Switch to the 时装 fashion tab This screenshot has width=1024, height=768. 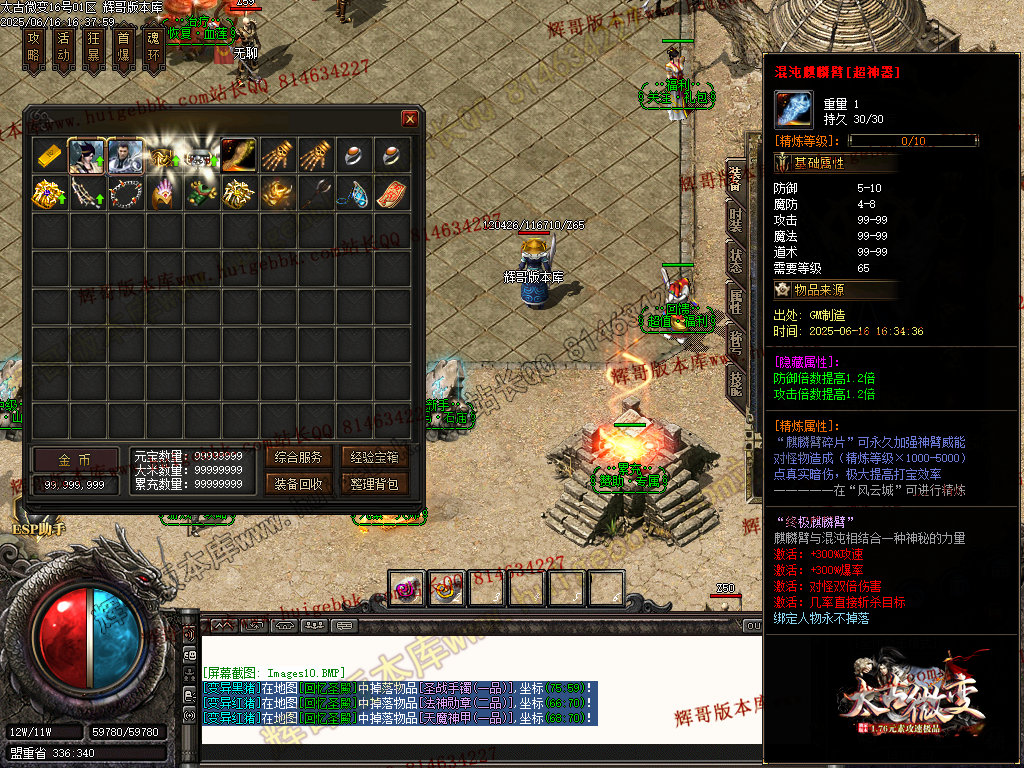click(735, 220)
